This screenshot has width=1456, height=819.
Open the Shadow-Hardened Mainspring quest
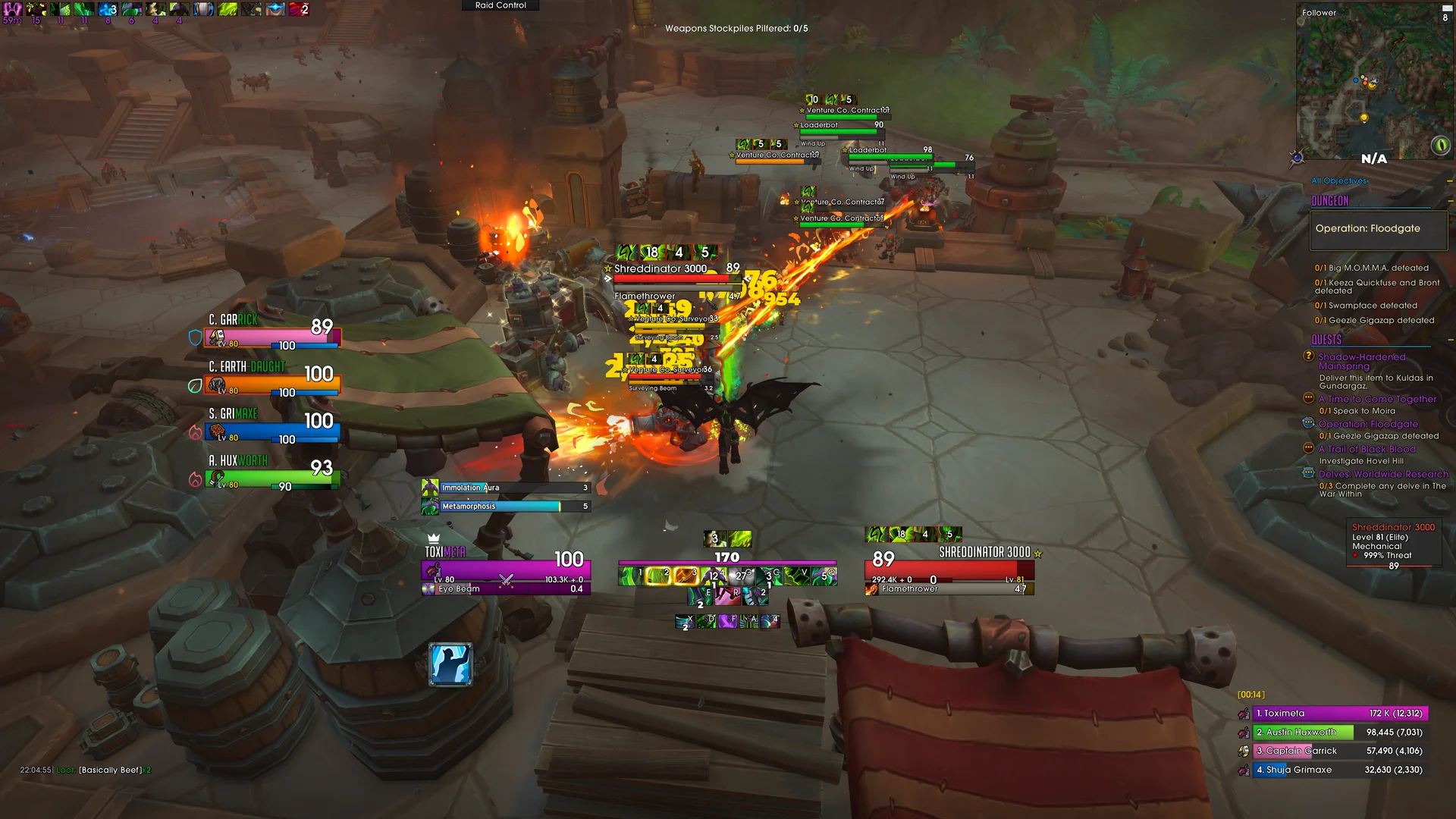(1361, 361)
